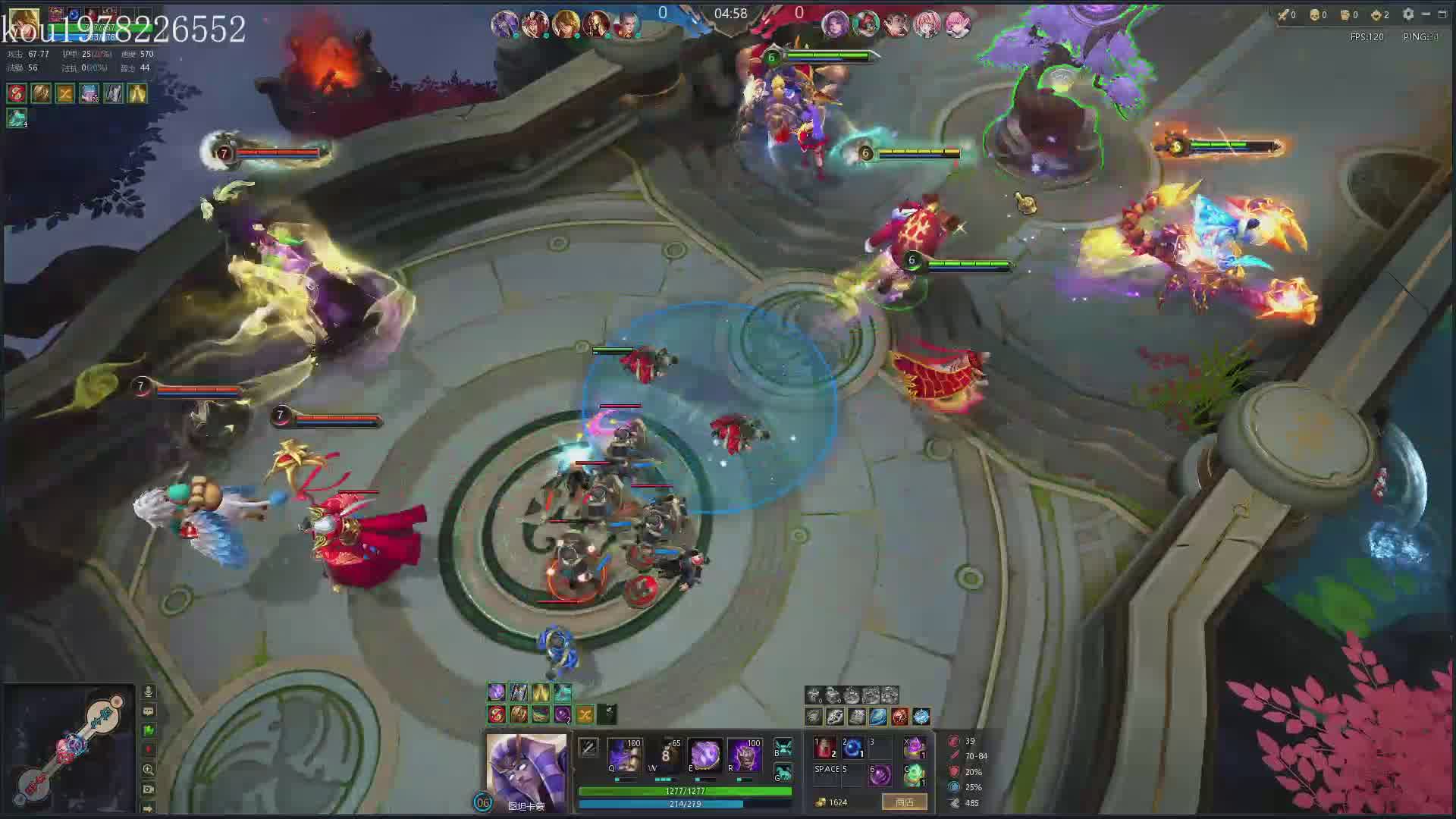Trigger the R ultimate ability
This screenshot has width=1456, height=819.
[744, 755]
